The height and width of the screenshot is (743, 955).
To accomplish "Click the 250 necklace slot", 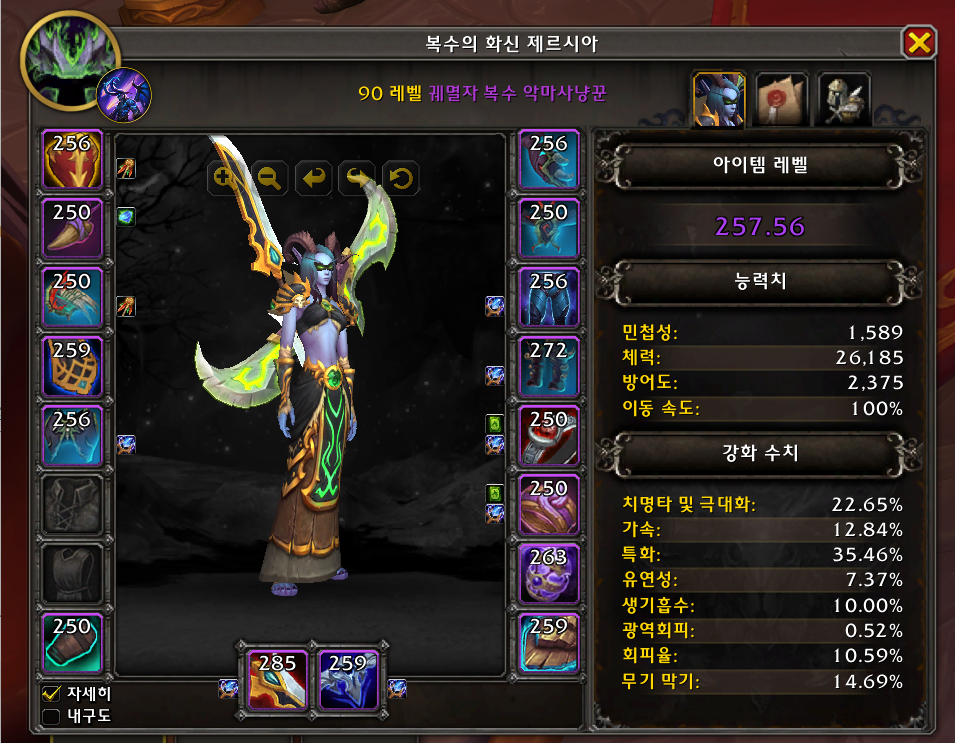I will [x=71, y=229].
